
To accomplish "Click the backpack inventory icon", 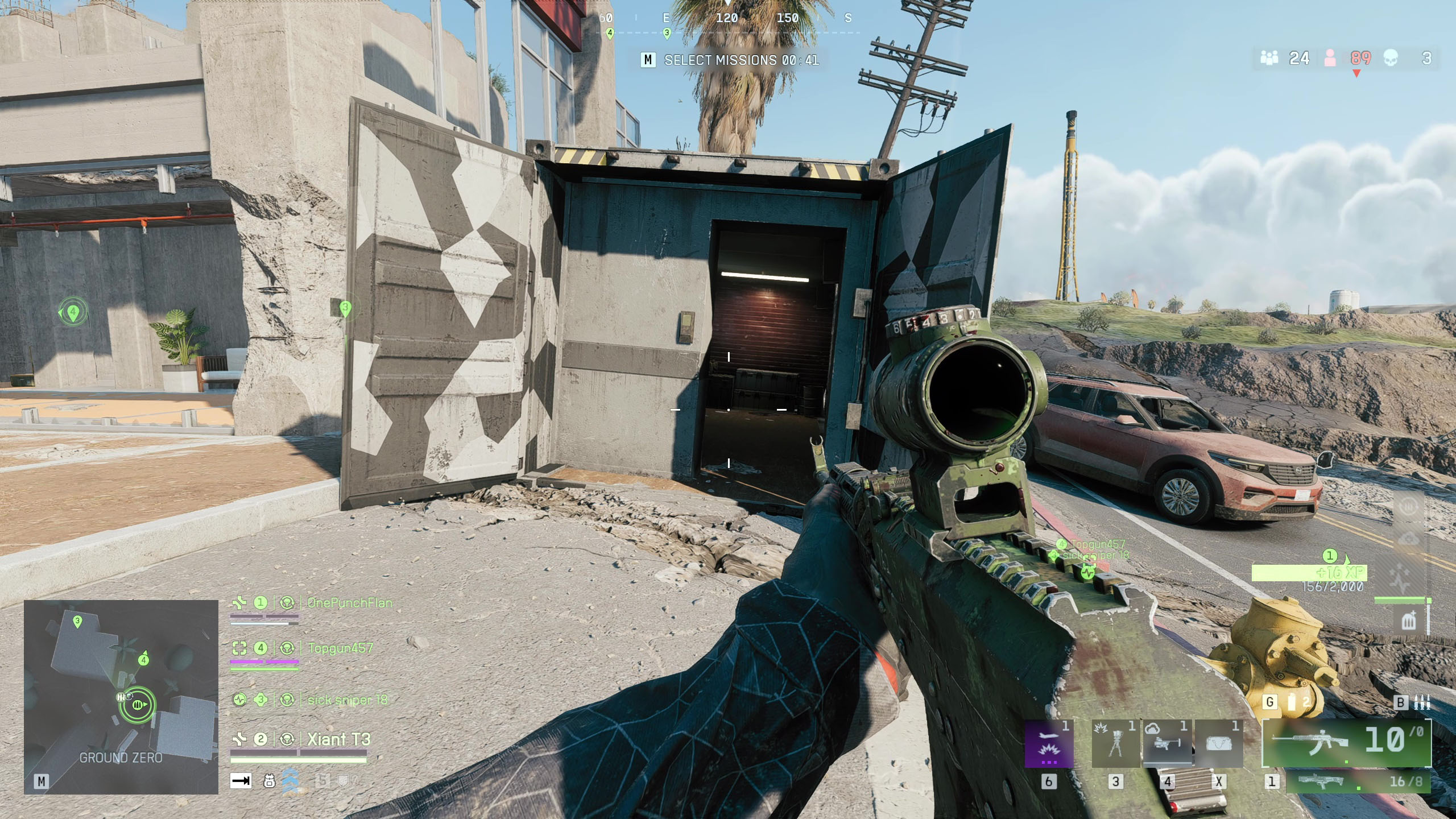I will (270, 781).
